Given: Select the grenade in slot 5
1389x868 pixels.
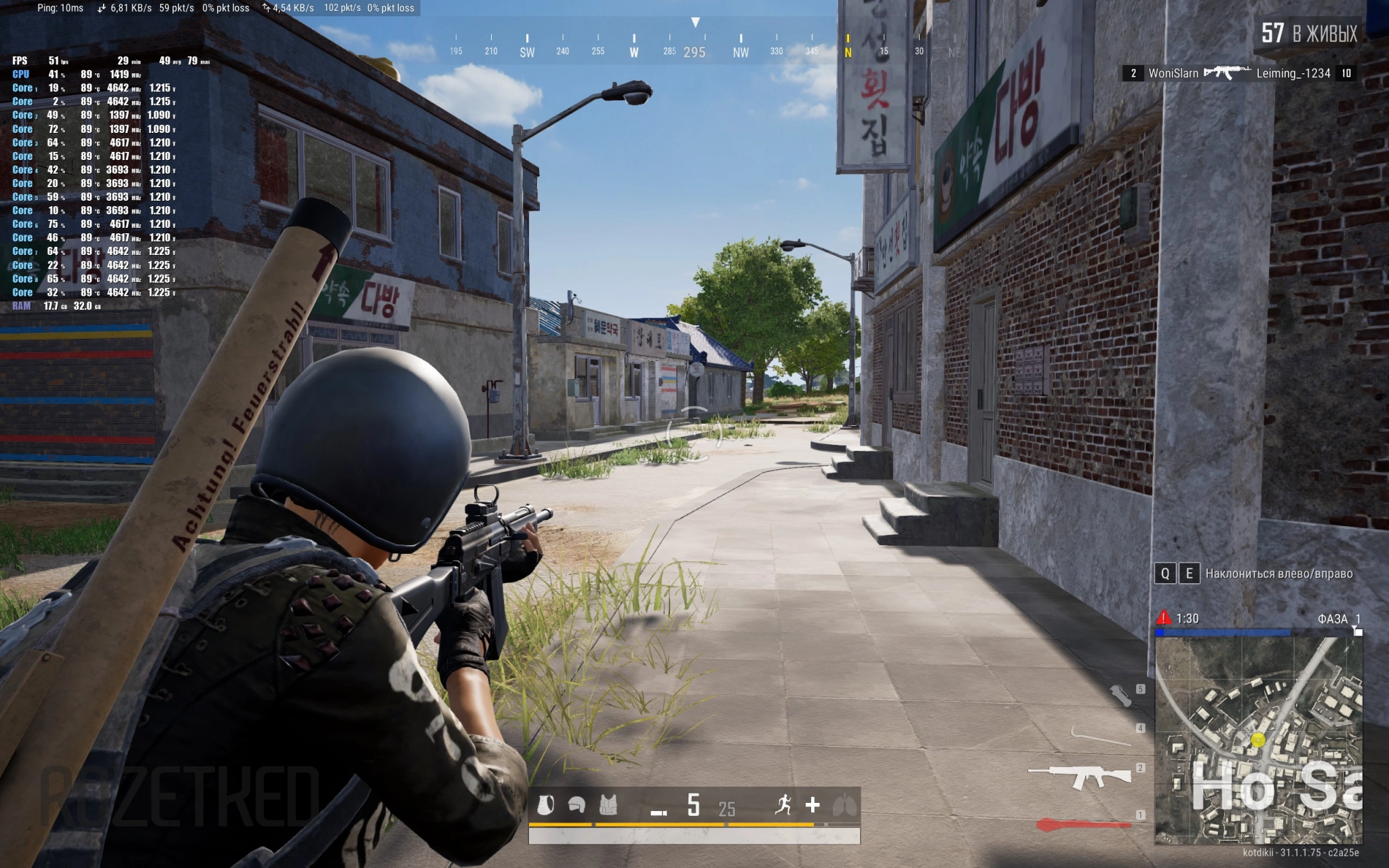Looking at the screenshot, I should [1120, 695].
